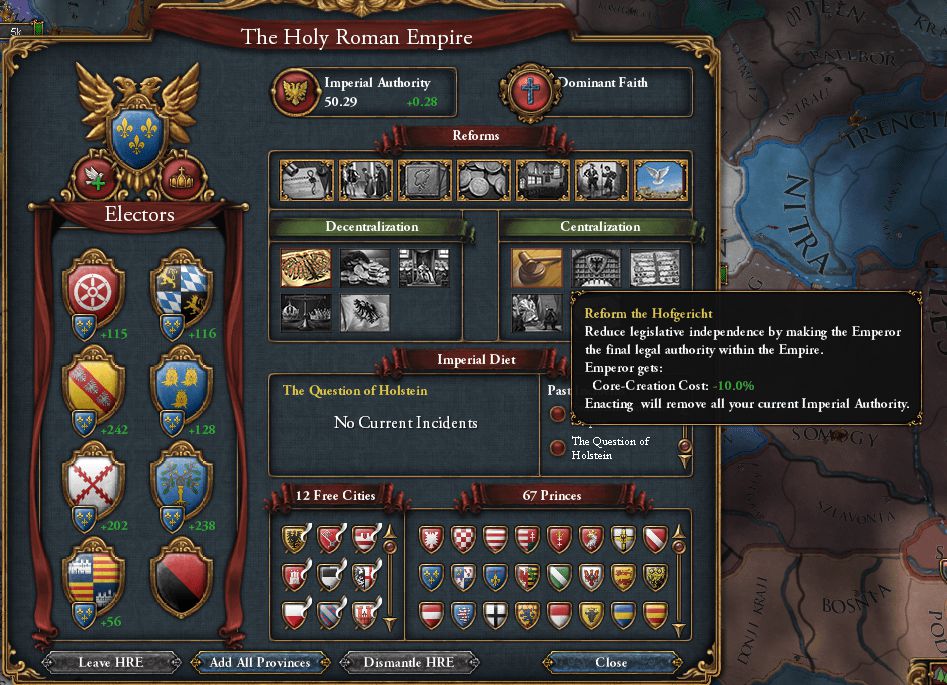Select the white dove reform icon
Screen dimensions: 947x685
tap(660, 180)
